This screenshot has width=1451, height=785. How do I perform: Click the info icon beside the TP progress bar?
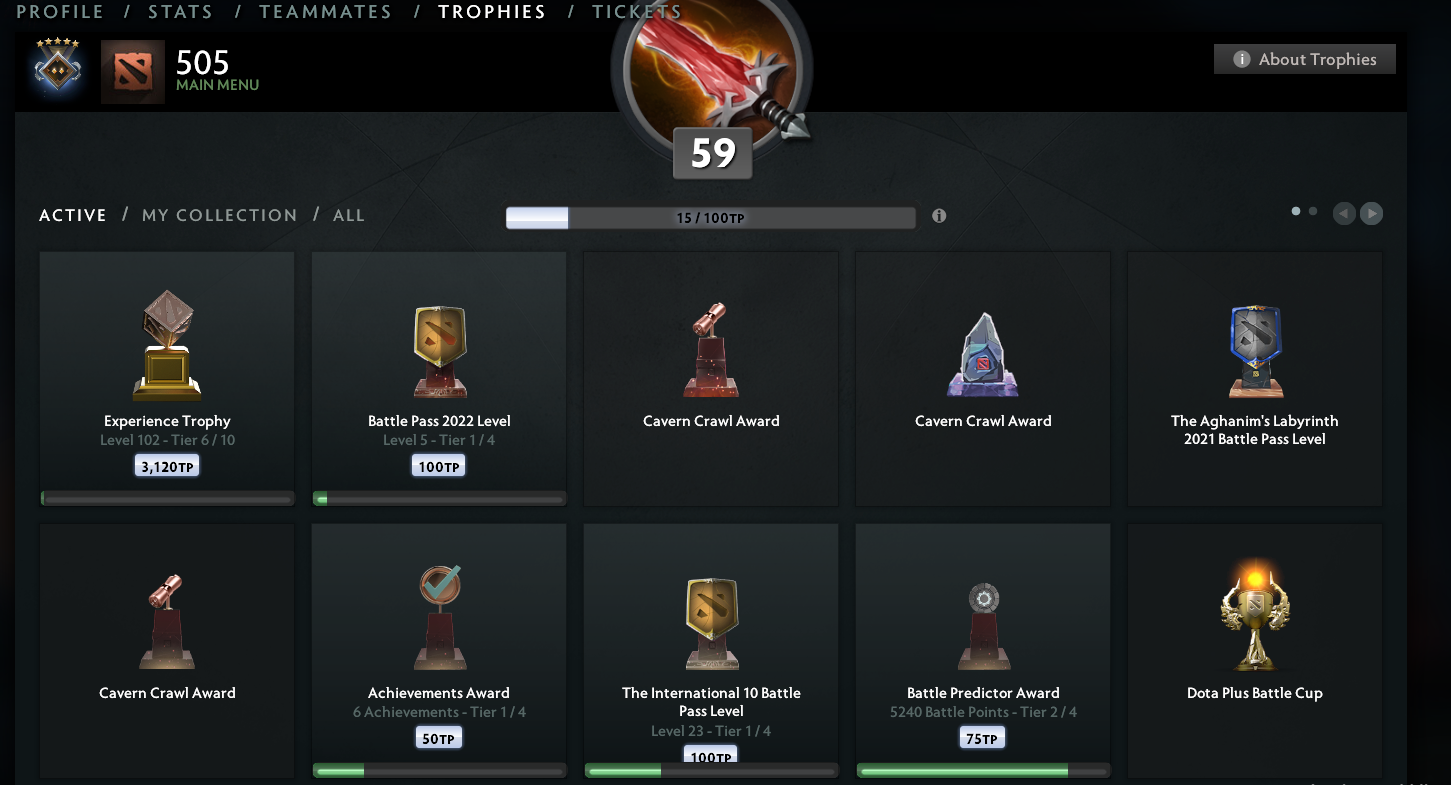click(x=938, y=215)
